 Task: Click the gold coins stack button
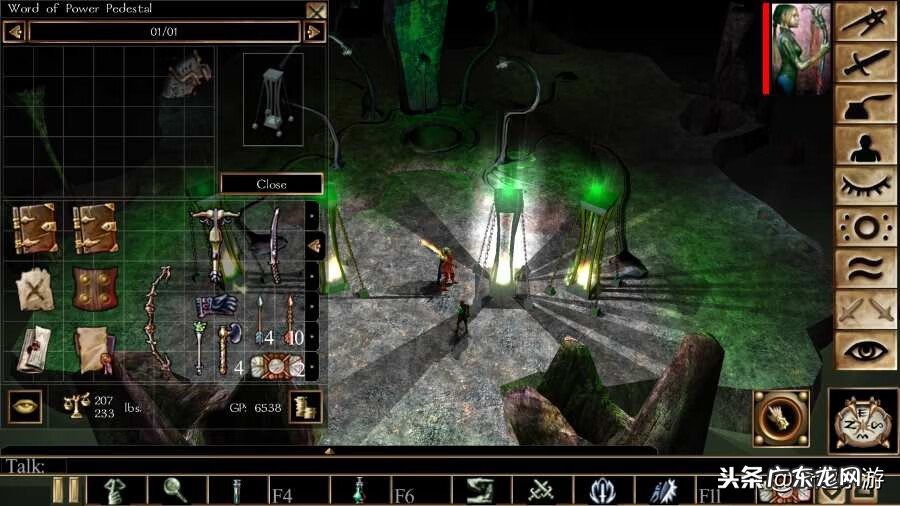pos(305,407)
